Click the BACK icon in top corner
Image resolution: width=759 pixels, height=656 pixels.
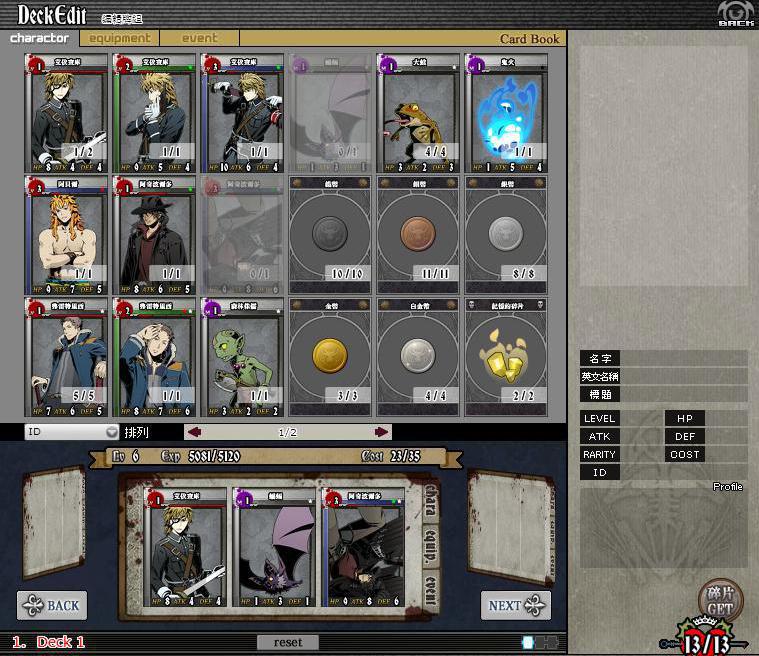(x=735, y=14)
